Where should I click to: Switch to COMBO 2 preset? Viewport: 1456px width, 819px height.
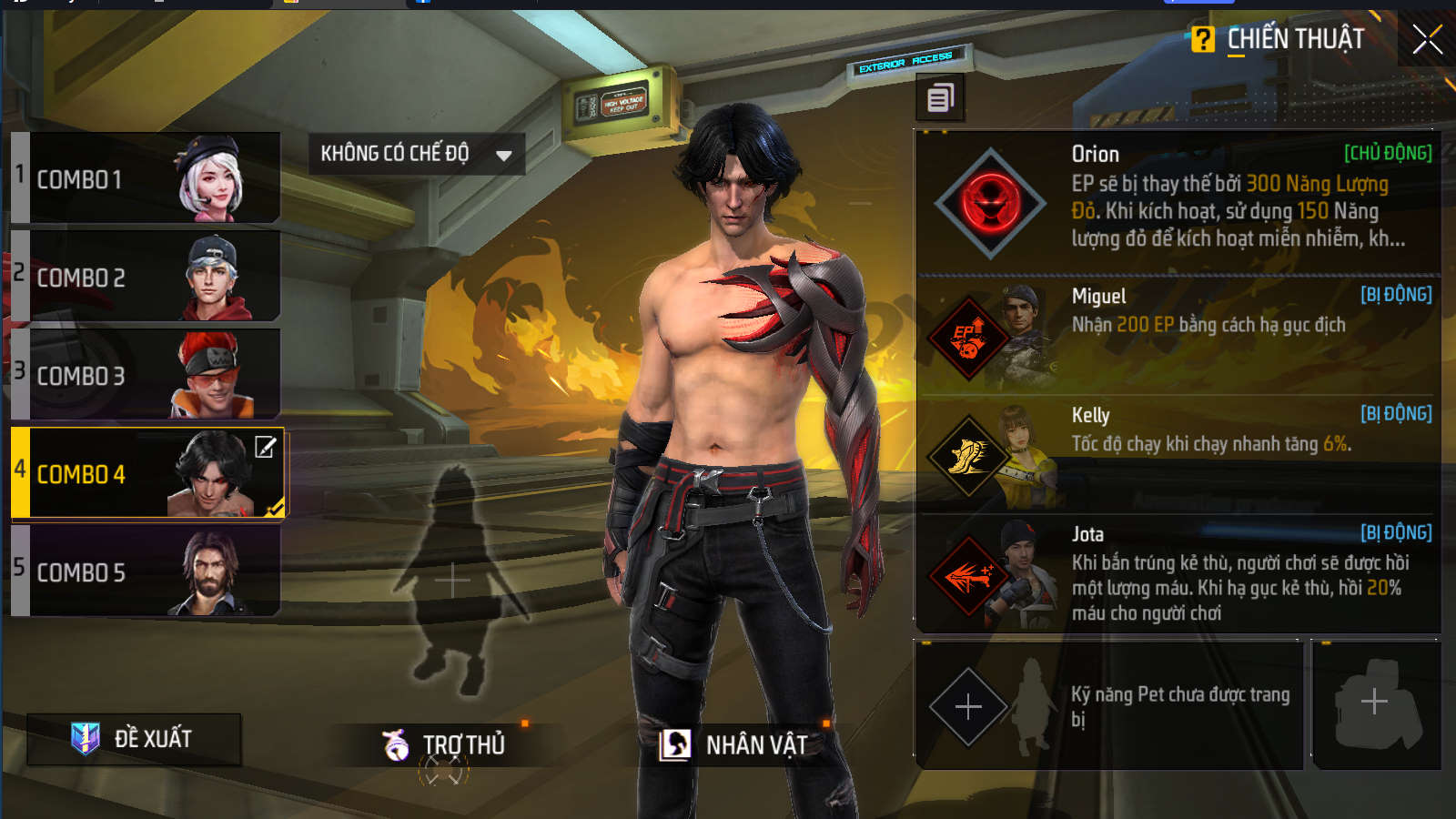[x=146, y=277]
